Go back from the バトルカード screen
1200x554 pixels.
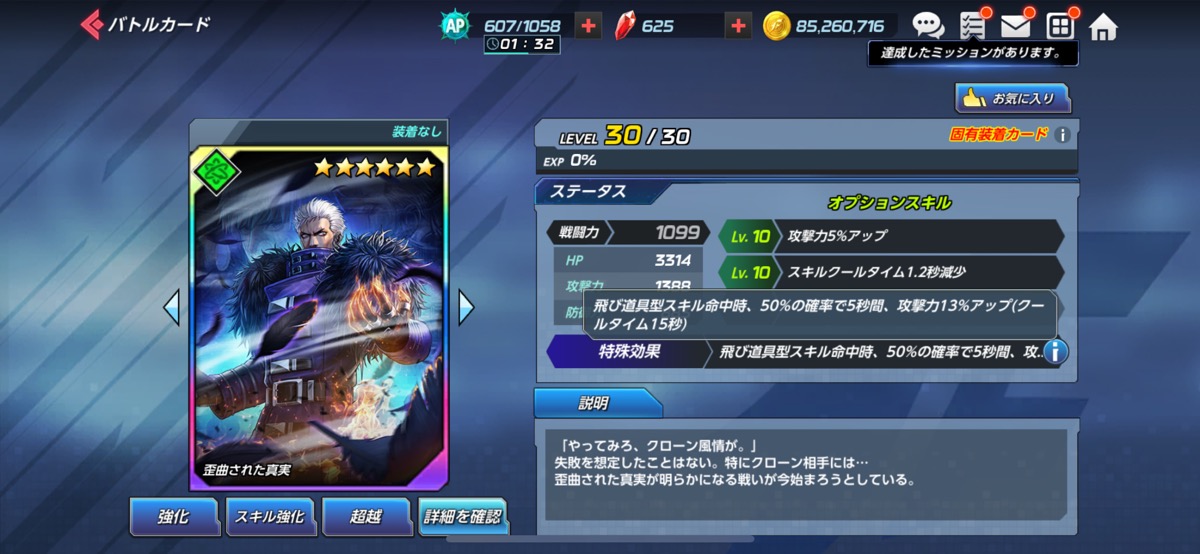click(x=93, y=24)
